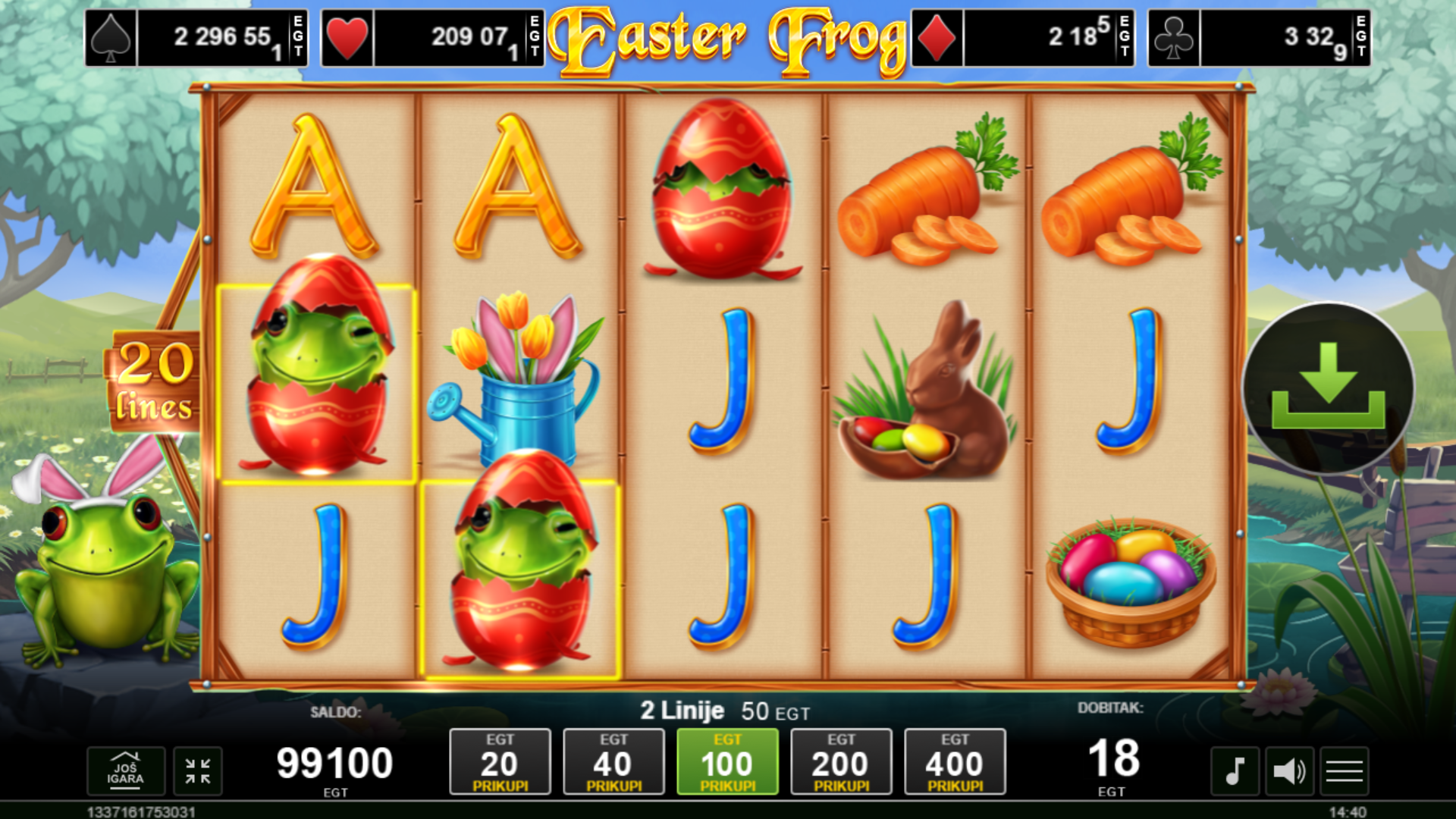1456x819 pixels.
Task: Toggle the music note button
Action: coord(1235,771)
